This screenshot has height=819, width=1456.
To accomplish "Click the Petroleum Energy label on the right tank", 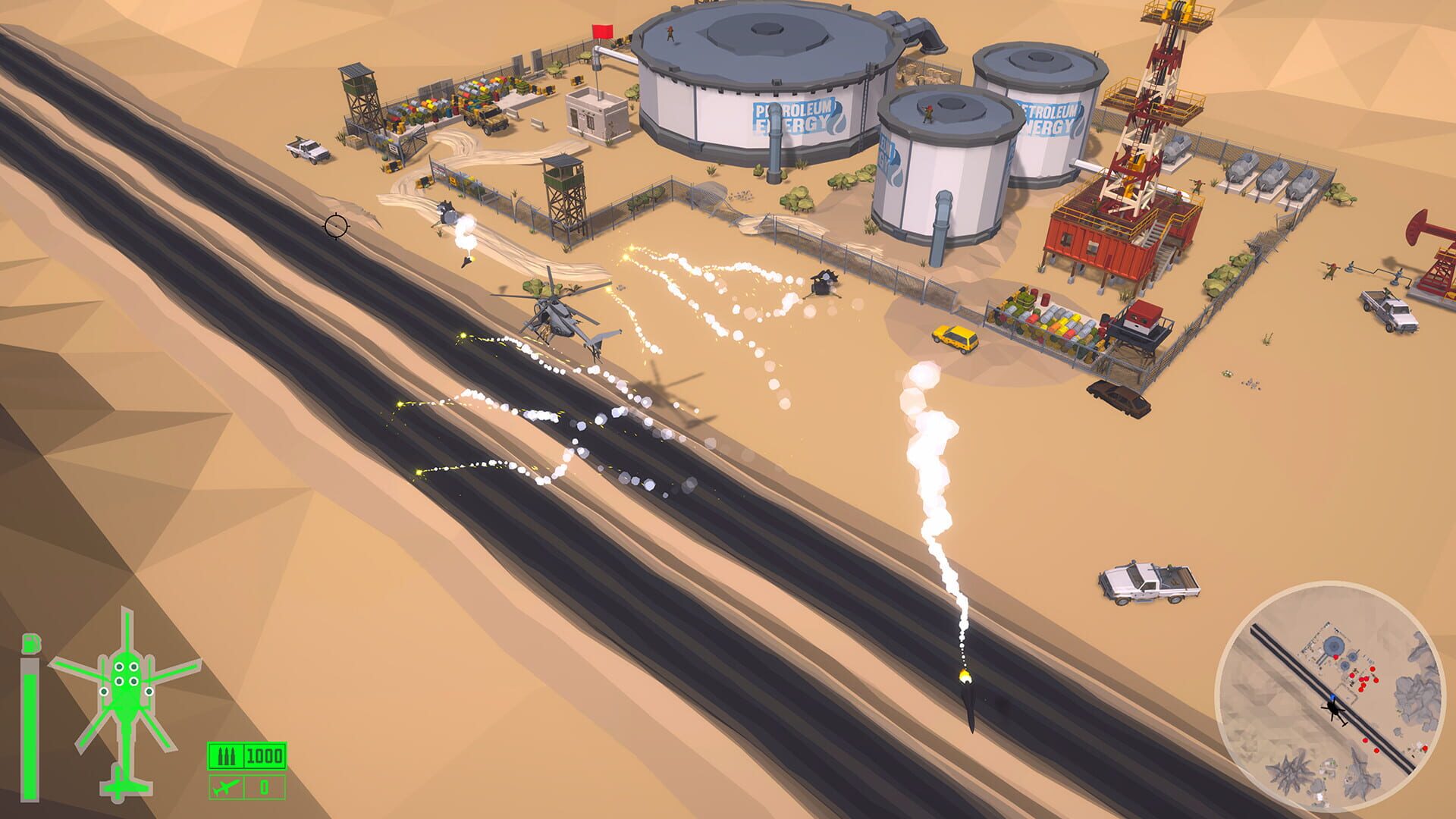I will (x=1046, y=116).
